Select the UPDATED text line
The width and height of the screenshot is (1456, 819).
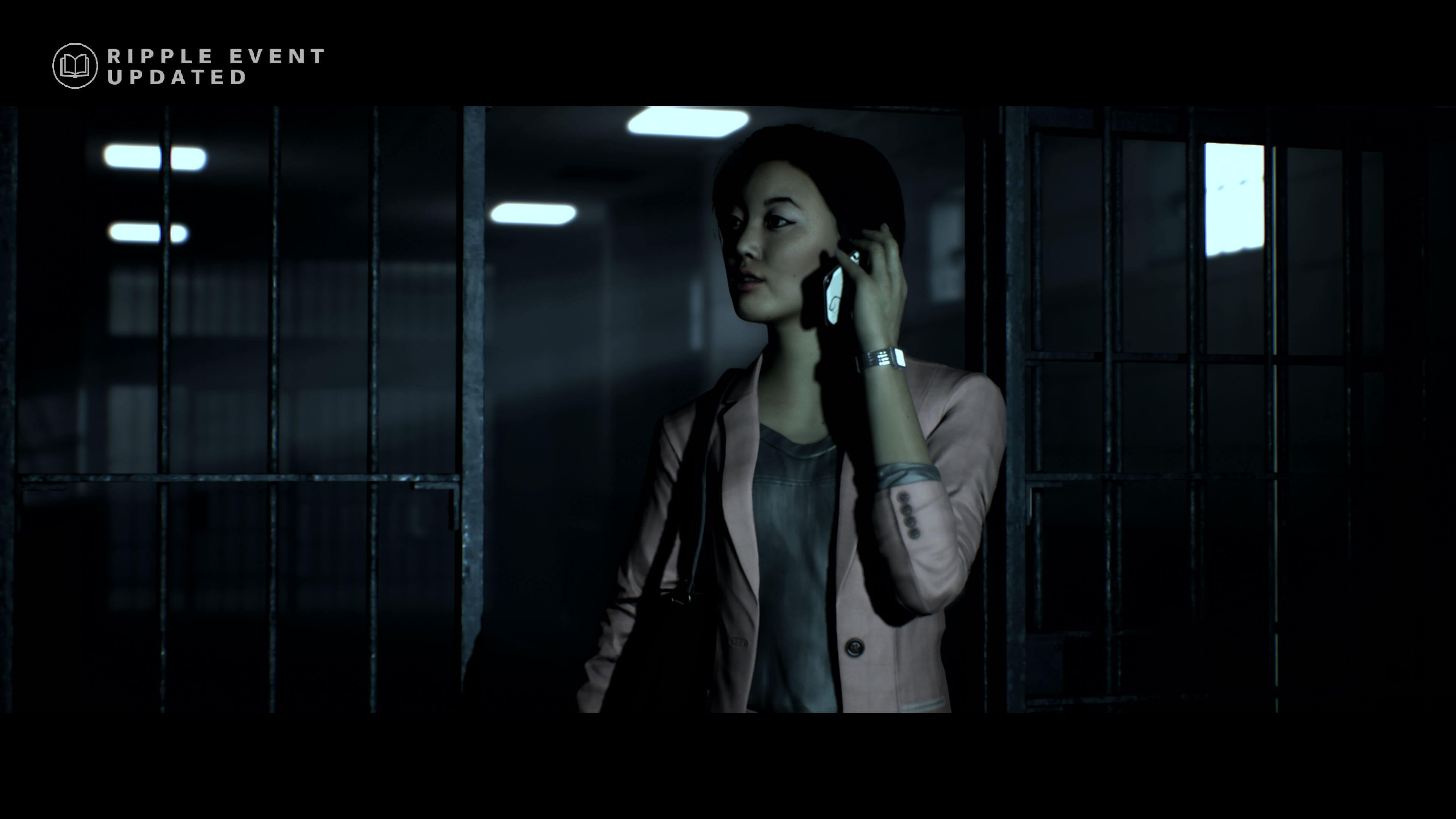click(175, 80)
